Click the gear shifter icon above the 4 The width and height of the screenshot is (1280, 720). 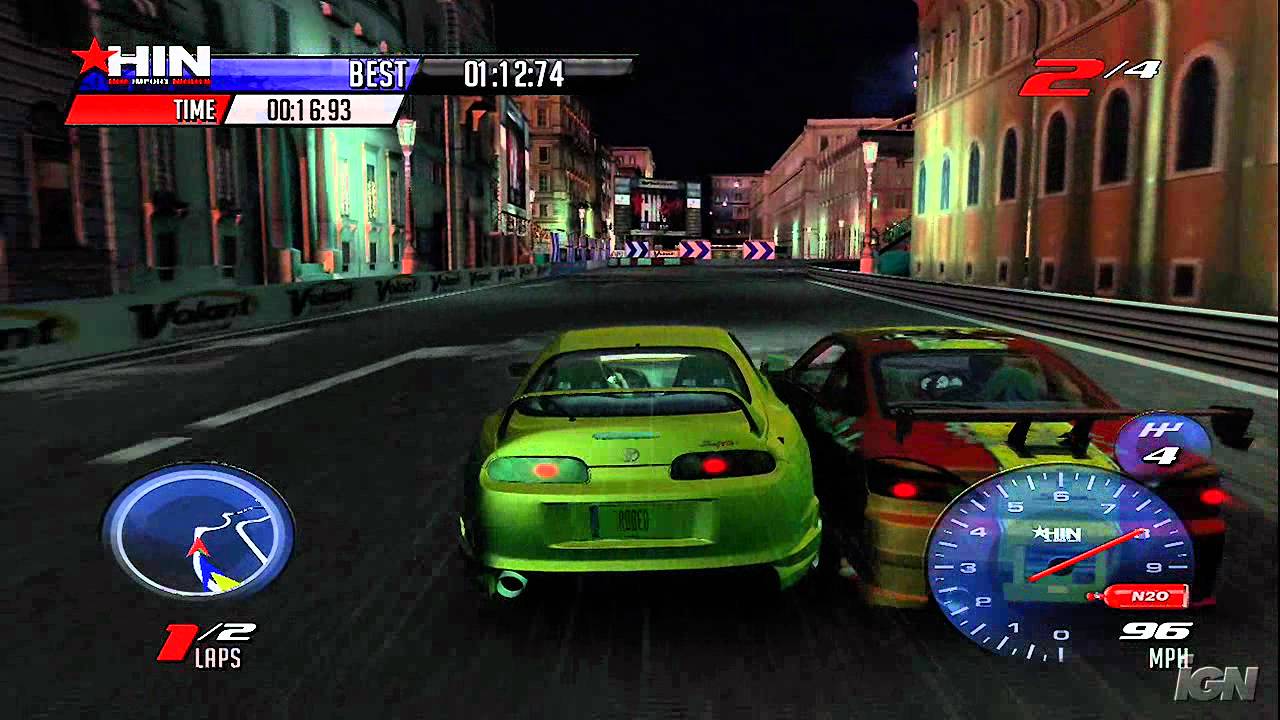tap(1163, 432)
